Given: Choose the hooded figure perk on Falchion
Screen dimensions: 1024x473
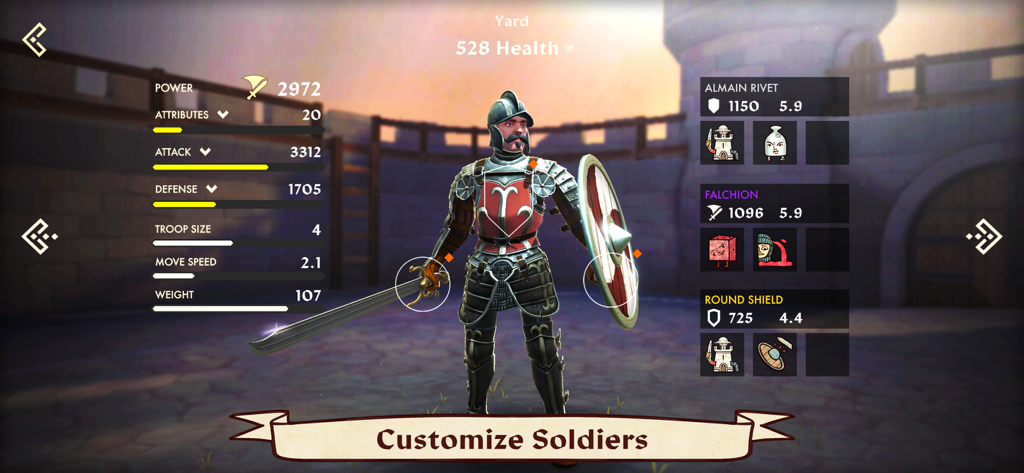Looking at the screenshot, I should coord(775,250).
